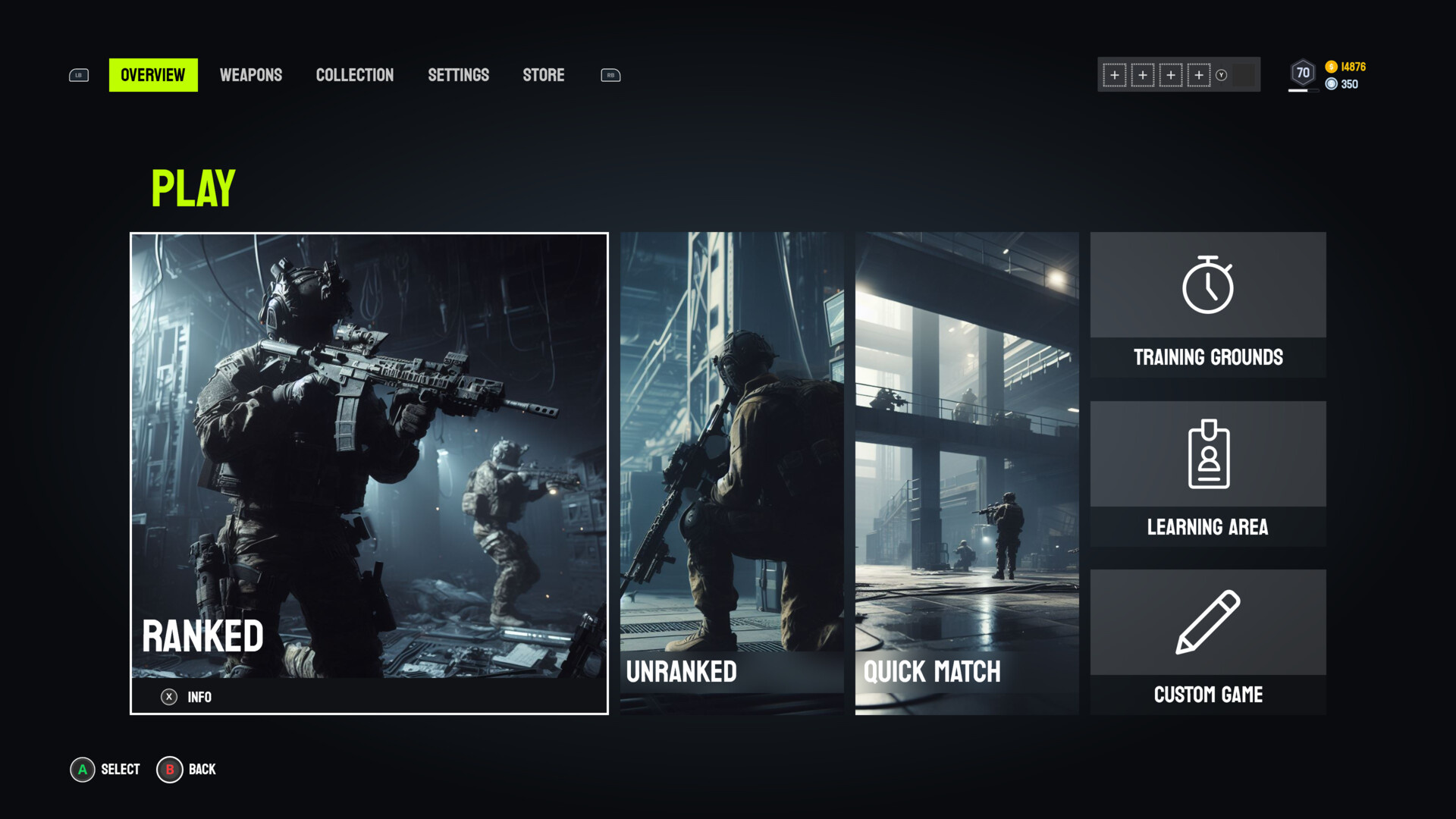This screenshot has width=1456, height=819.
Task: Click the first empty plus slot in tracker
Action: [x=1114, y=76]
